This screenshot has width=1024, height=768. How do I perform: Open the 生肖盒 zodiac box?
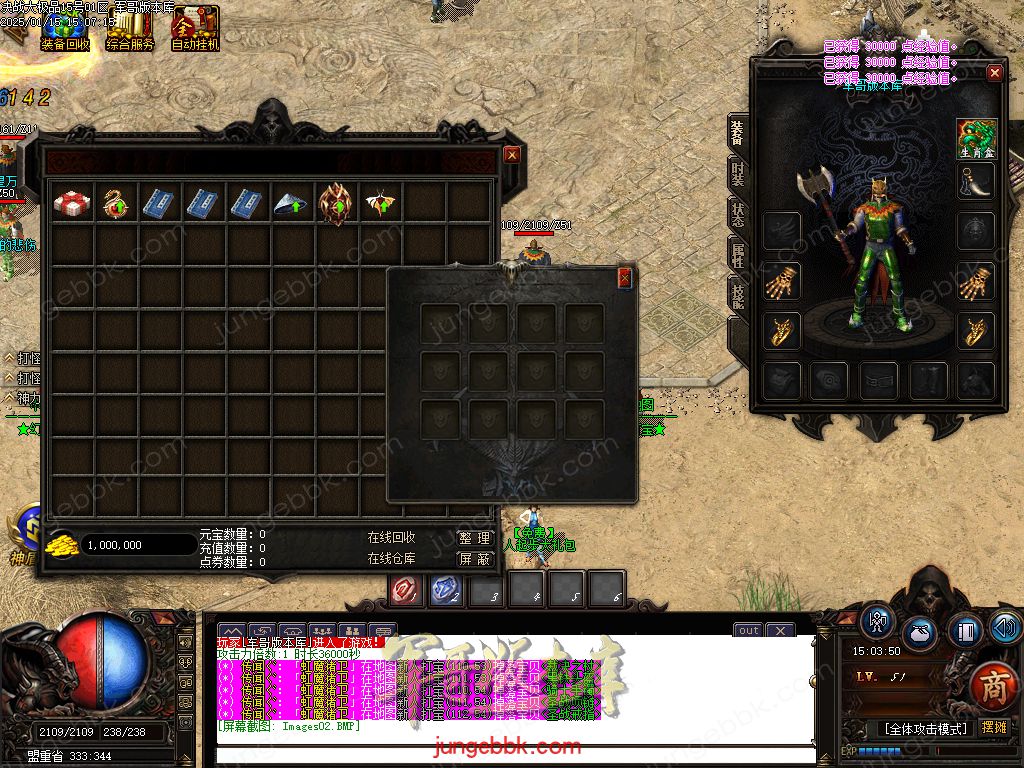click(975, 136)
